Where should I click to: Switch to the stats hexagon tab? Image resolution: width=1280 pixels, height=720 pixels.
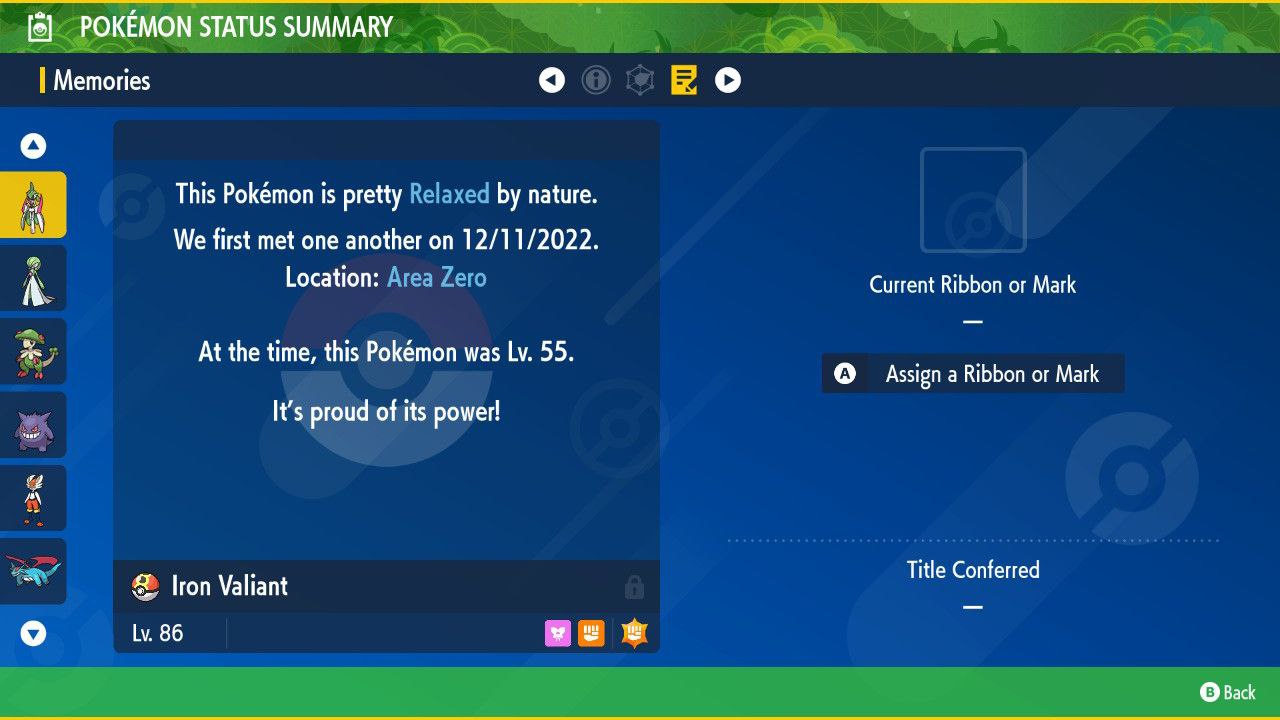point(640,80)
